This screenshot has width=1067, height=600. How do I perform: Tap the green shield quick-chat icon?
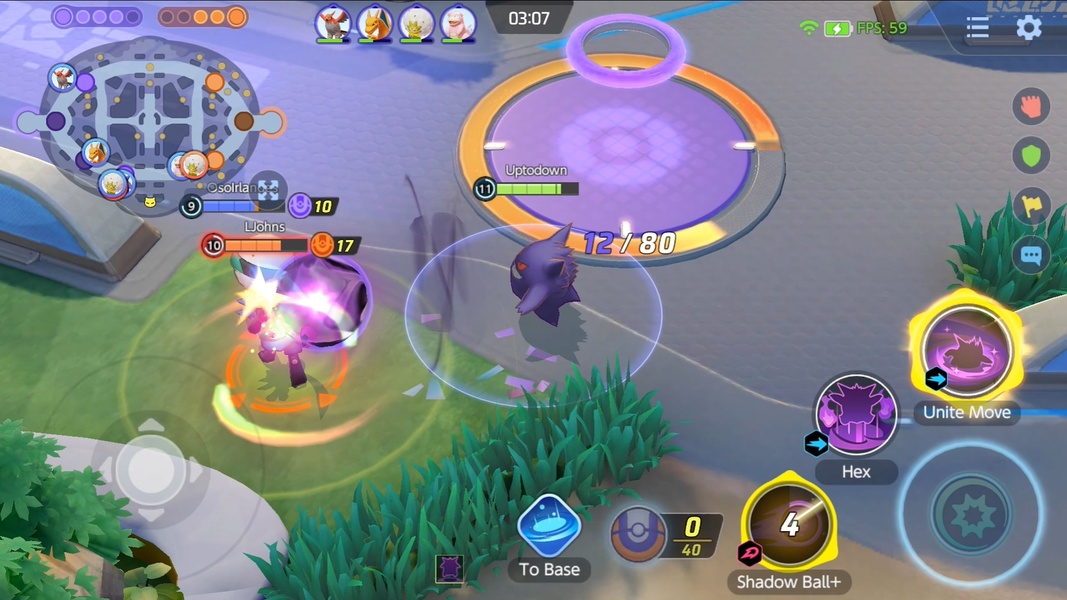(x=1031, y=155)
